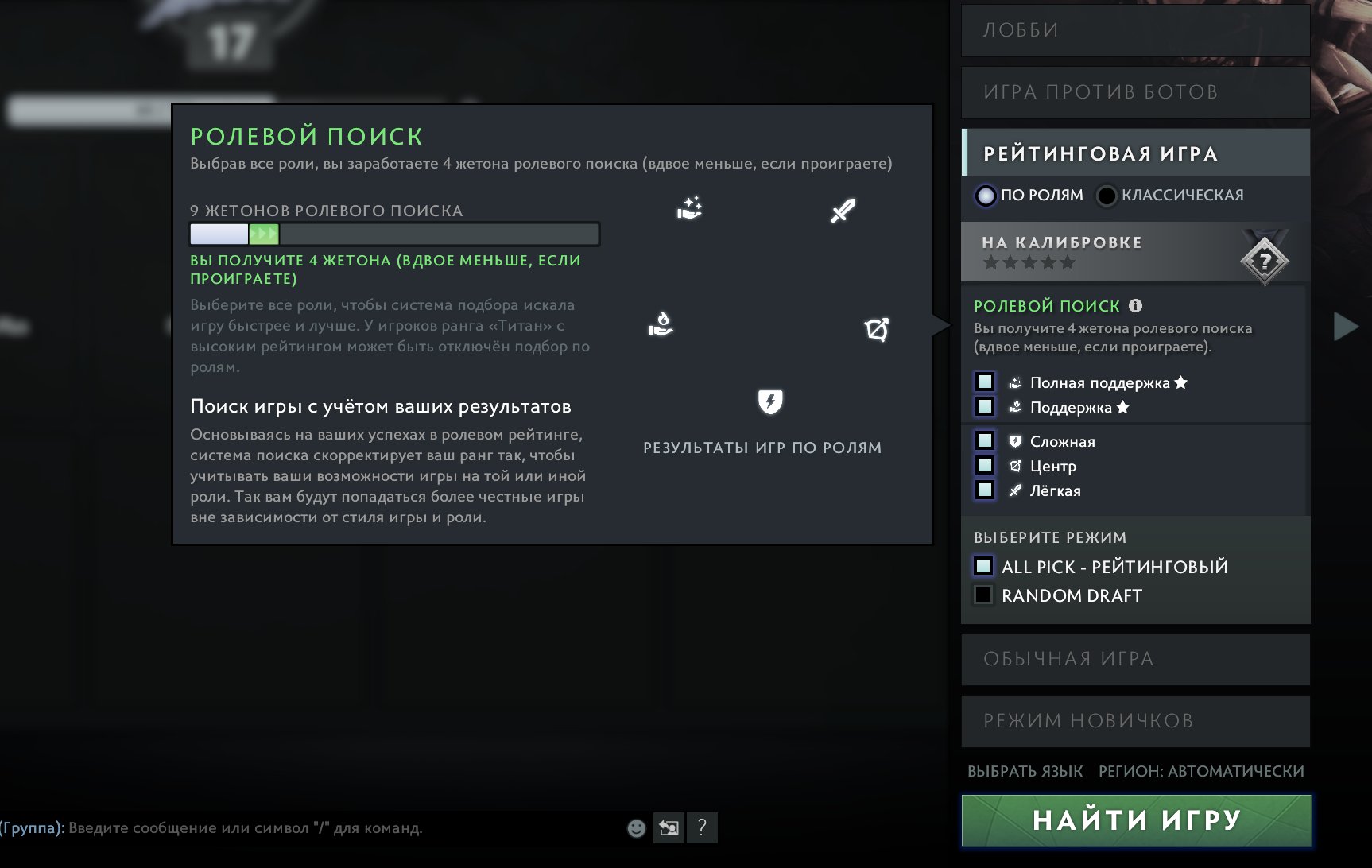The image size is (1372, 868).
Task: Click the info icon next to РОЛЕВОЙ ПОИСК
Action: (1137, 304)
